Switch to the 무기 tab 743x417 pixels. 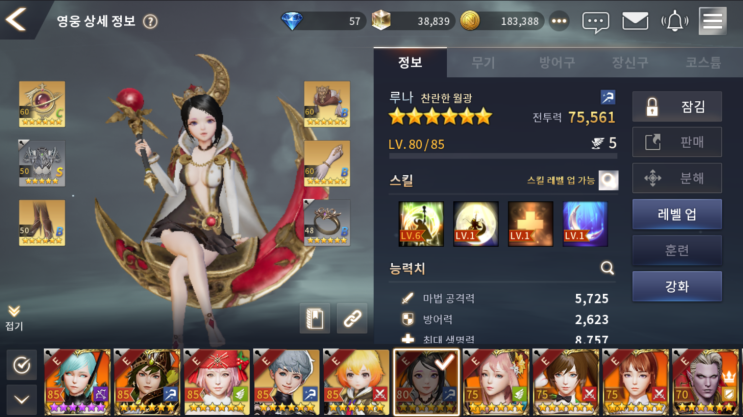(x=483, y=62)
